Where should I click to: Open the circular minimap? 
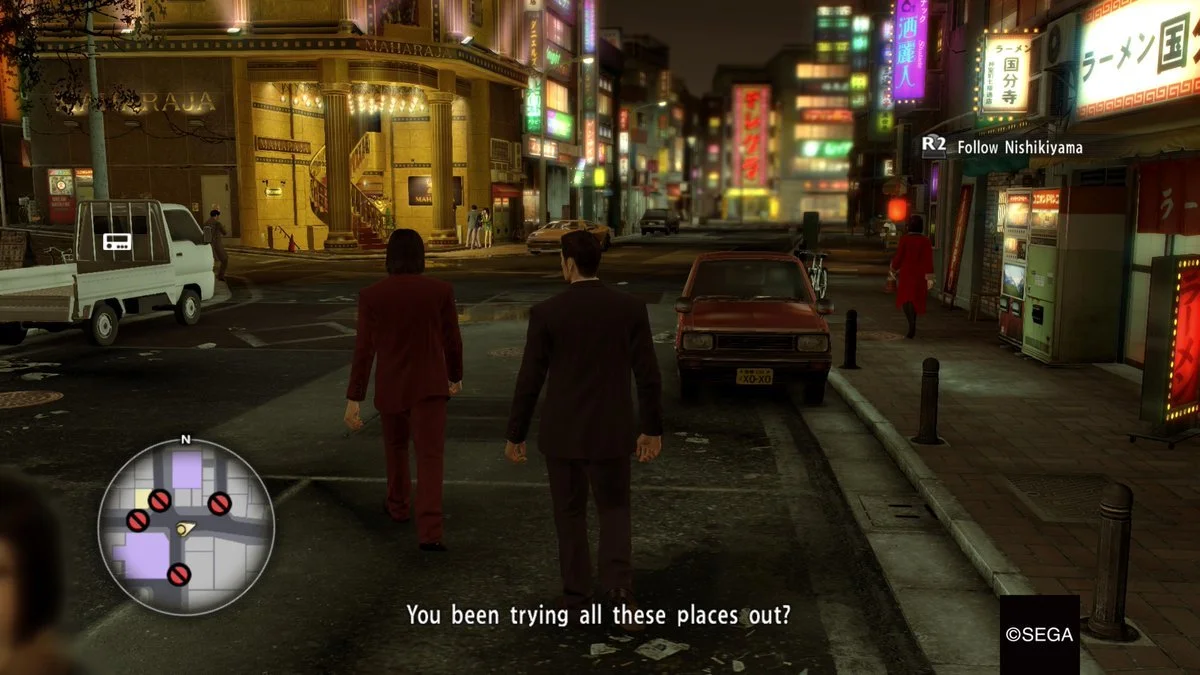186,526
